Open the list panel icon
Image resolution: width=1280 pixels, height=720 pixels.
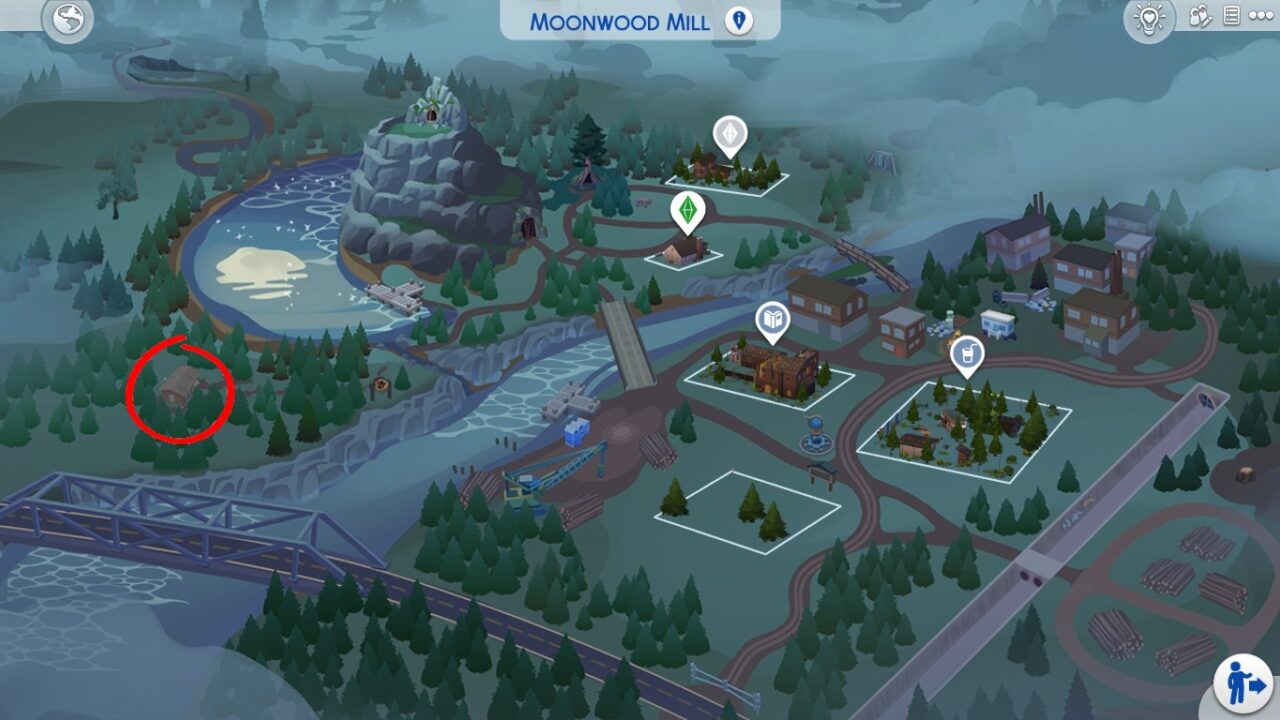point(1231,17)
